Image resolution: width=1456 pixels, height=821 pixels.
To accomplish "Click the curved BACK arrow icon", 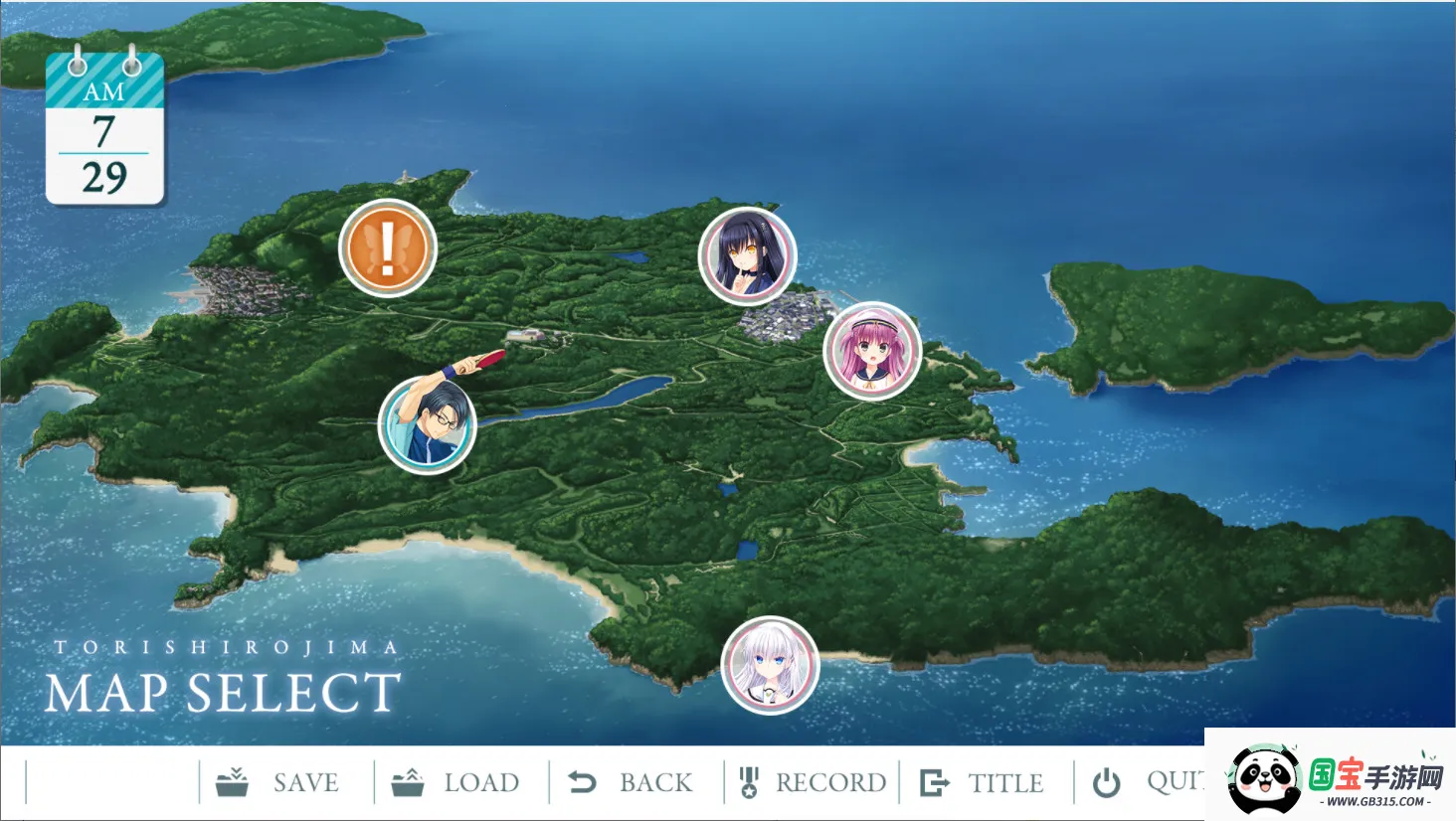I will (583, 781).
